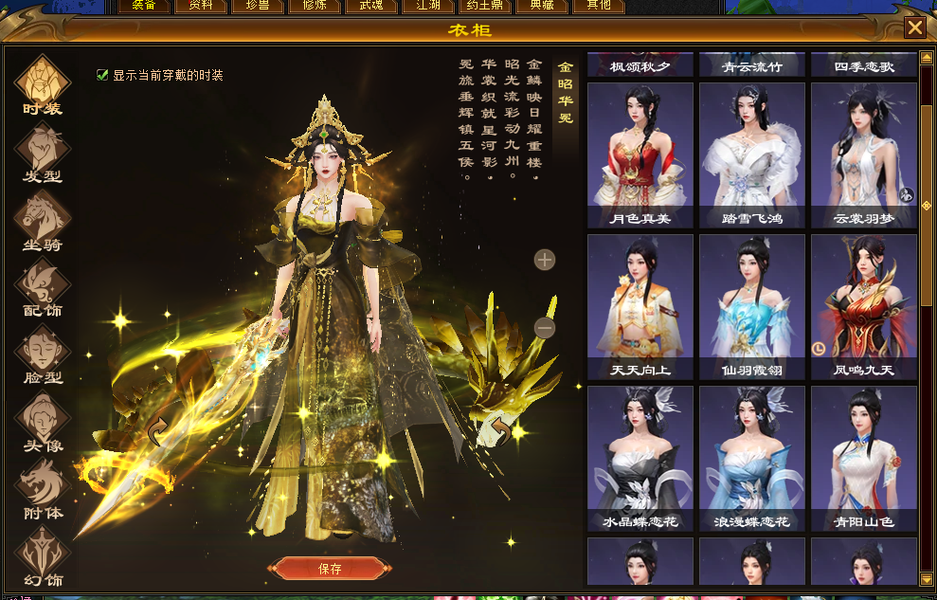937x600 pixels.
Task: Choose the 踏雪飞鸿 outfit
Action: tap(752, 155)
